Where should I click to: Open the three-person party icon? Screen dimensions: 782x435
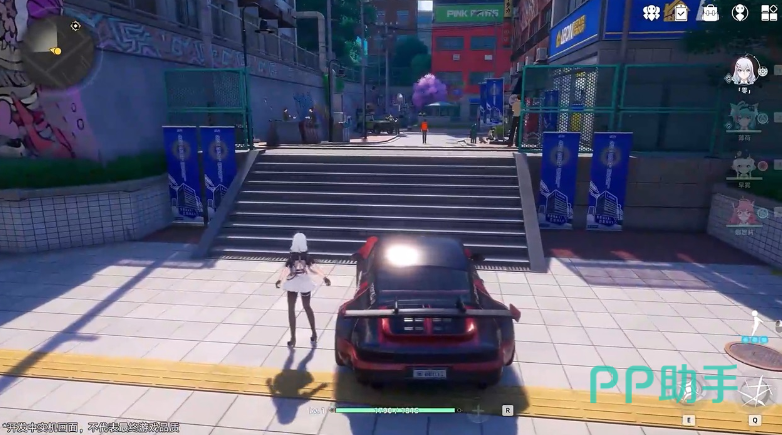(x=651, y=13)
